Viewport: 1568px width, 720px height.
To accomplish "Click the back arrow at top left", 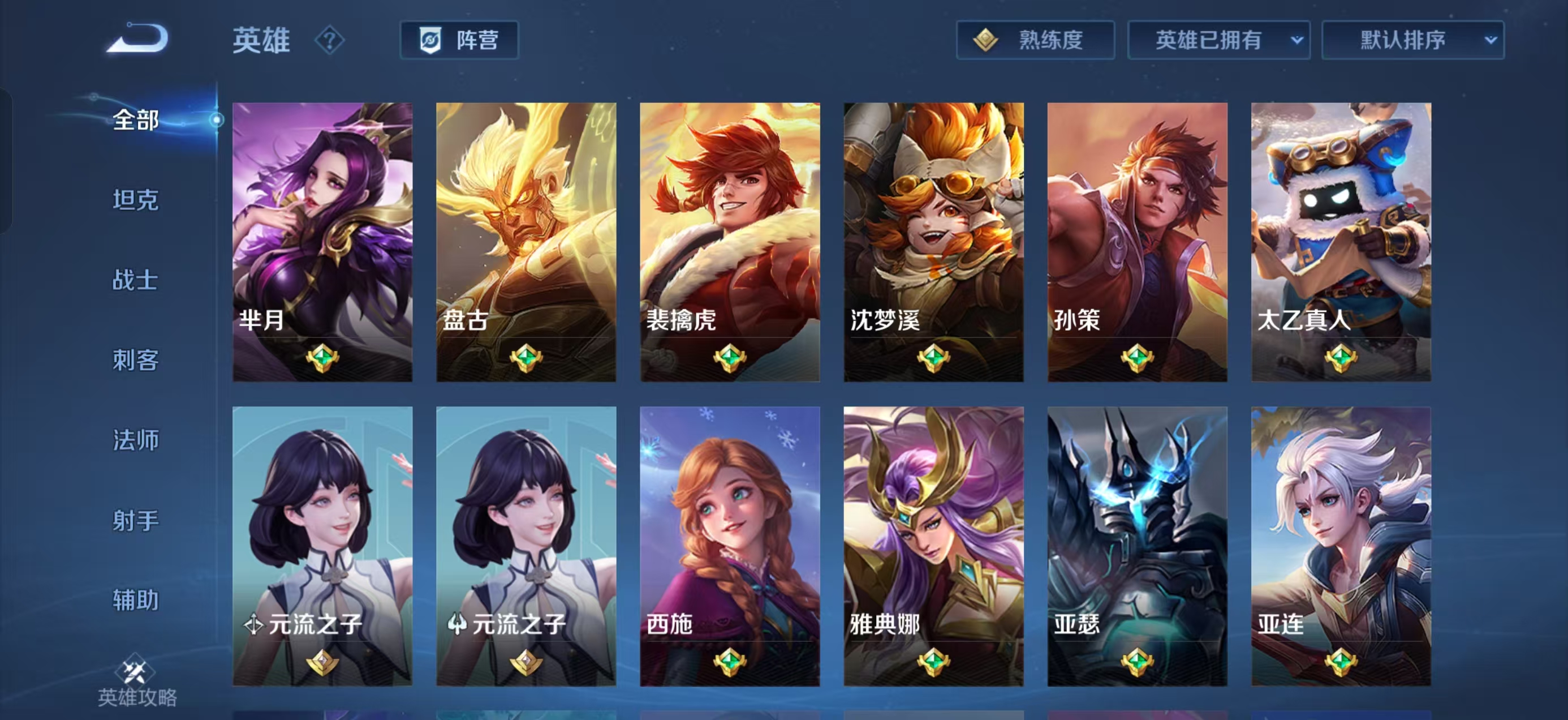I will click(x=139, y=38).
